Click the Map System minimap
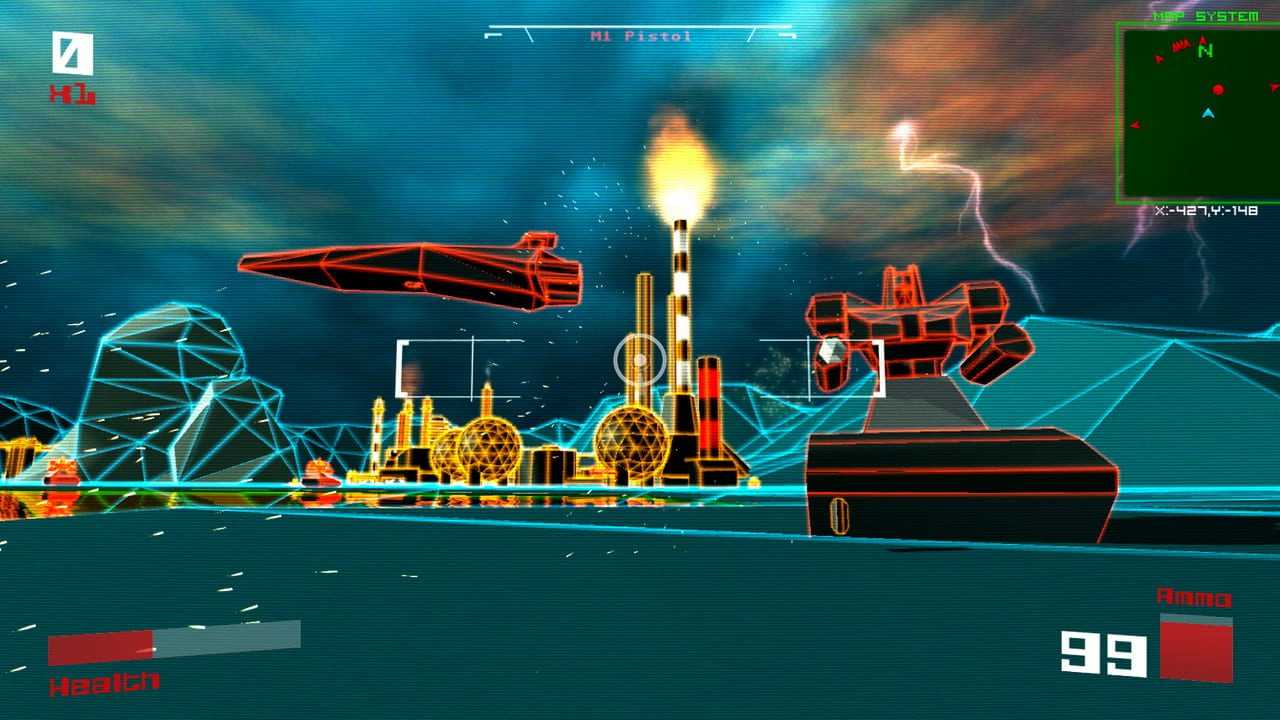This screenshot has width=1280, height=720. coord(1198,112)
